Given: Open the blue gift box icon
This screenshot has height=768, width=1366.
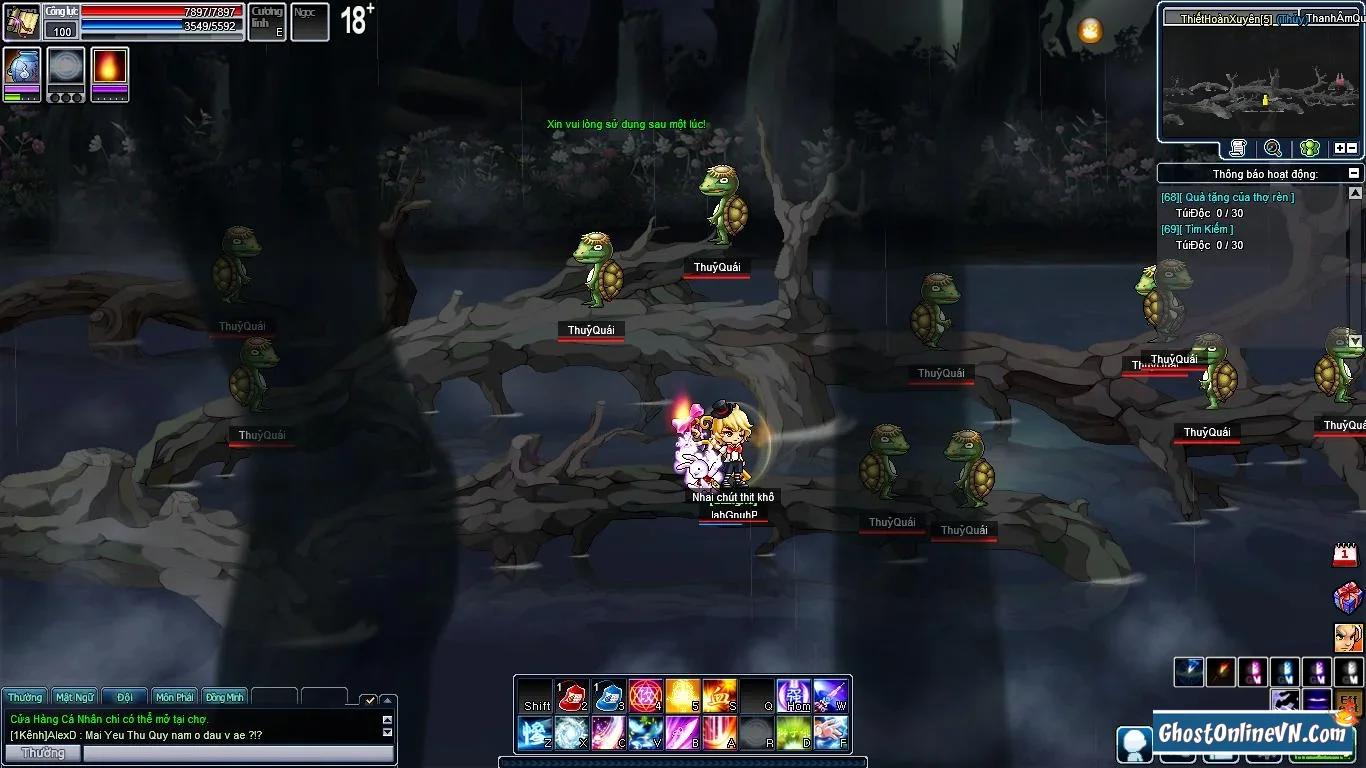Looking at the screenshot, I should [x=1347, y=598].
